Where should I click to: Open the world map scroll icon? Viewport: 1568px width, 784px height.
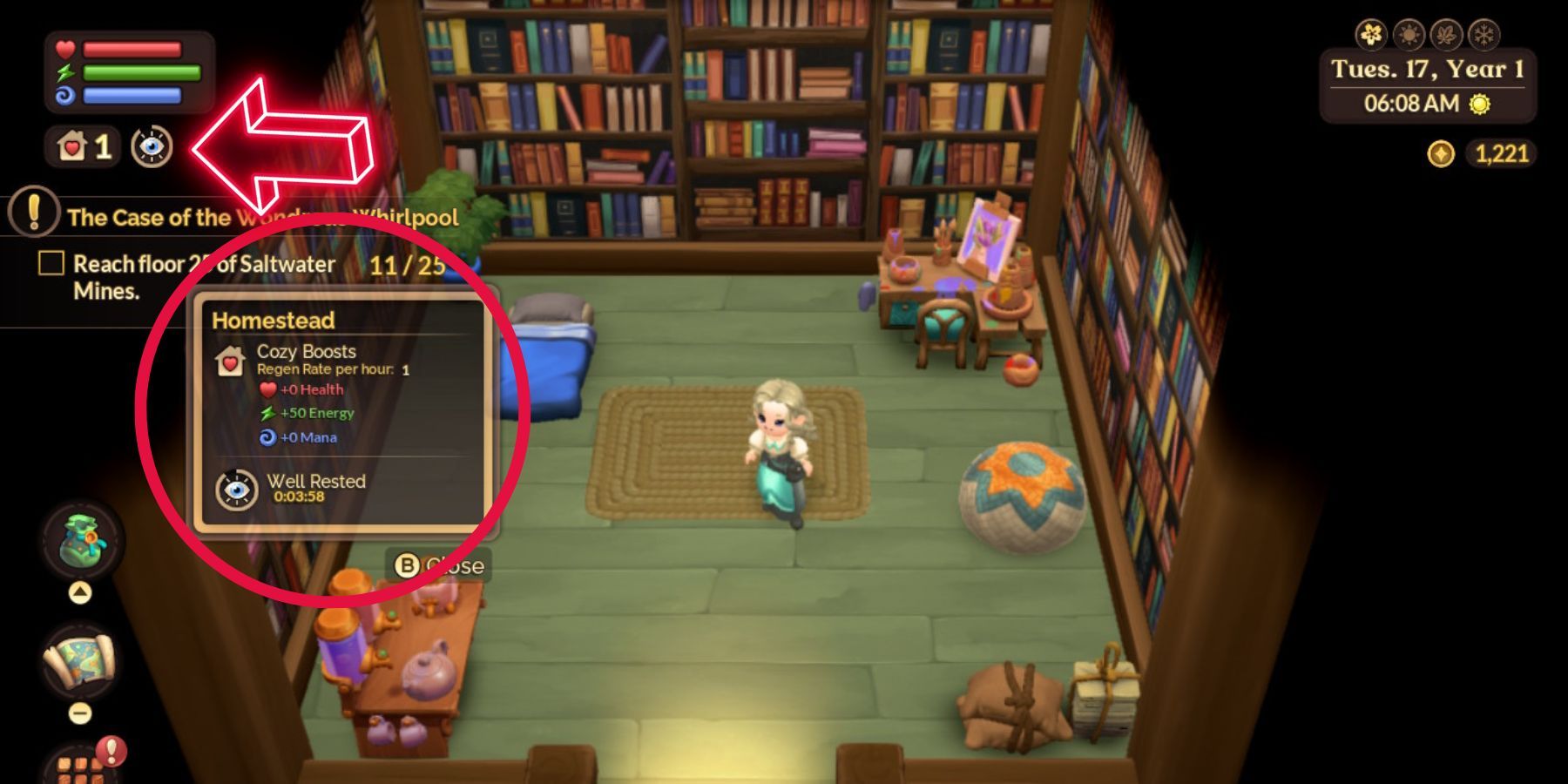pos(79,660)
